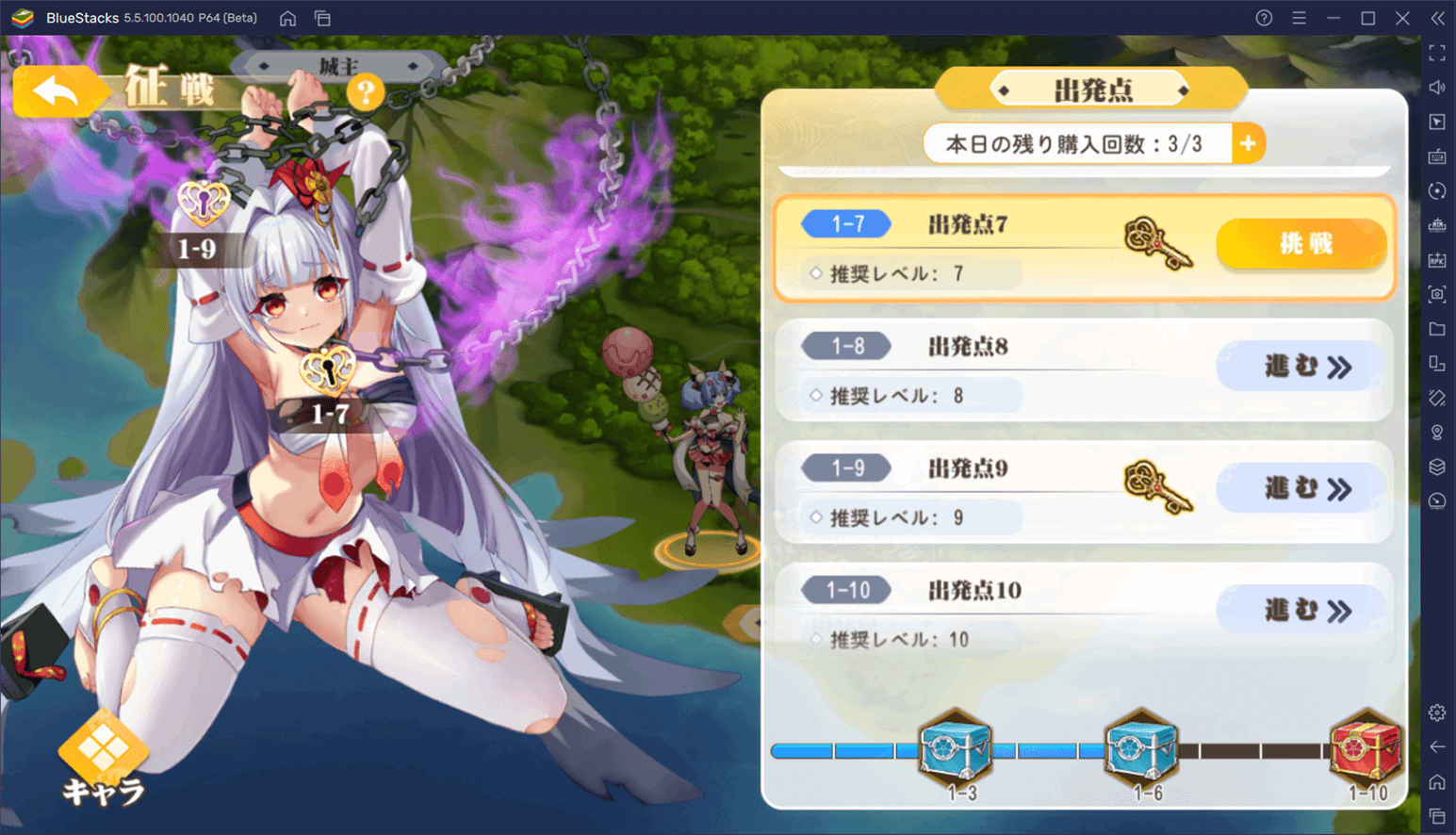Take a screenshot using the sidebar camera icon

click(x=1438, y=294)
